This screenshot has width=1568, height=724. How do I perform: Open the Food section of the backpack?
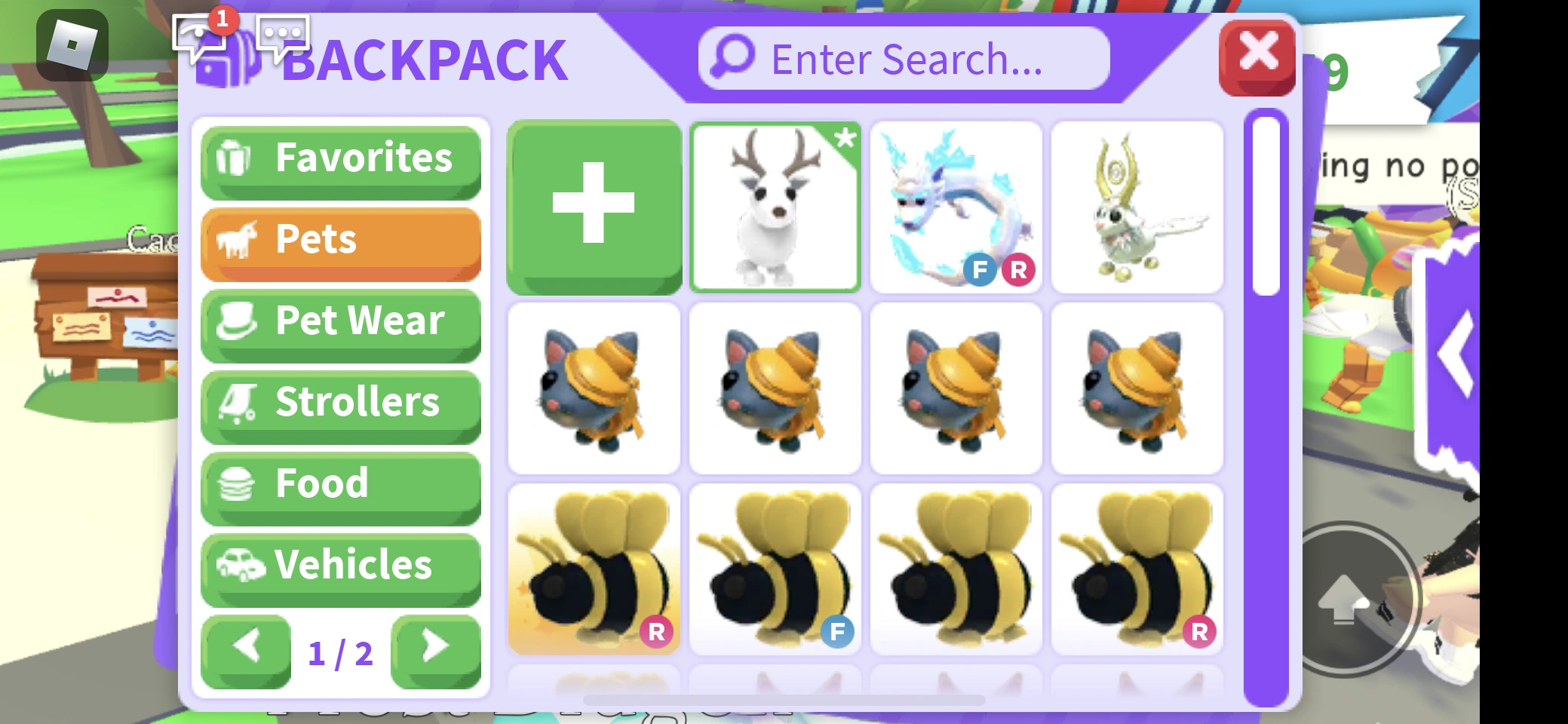tap(339, 483)
